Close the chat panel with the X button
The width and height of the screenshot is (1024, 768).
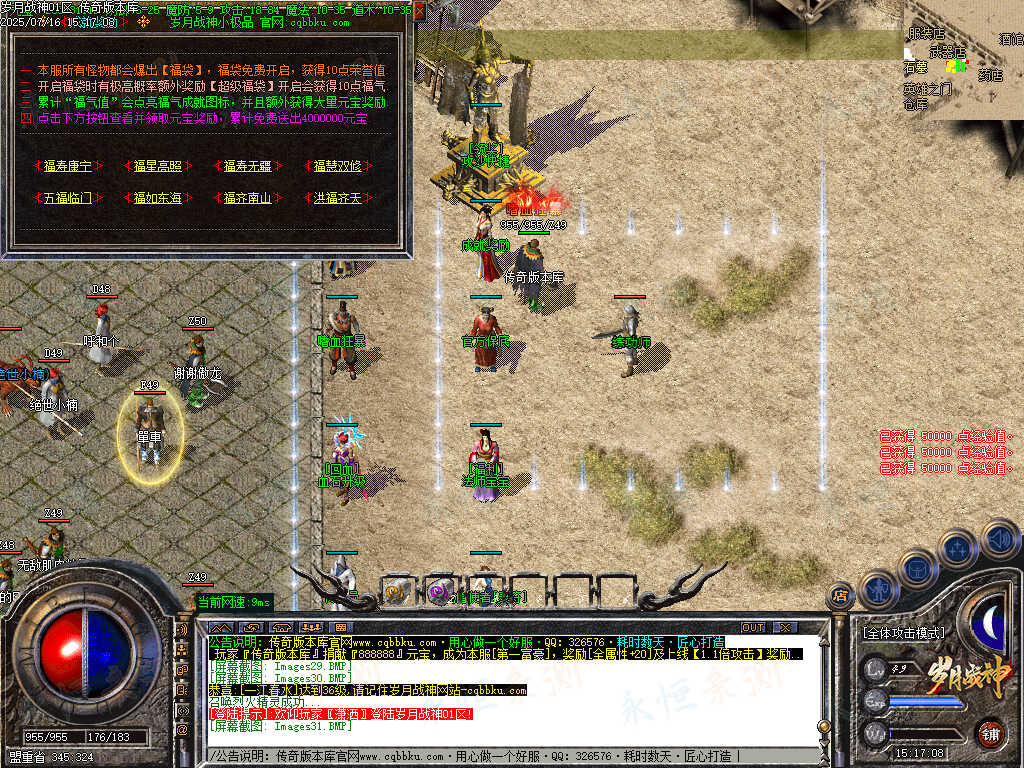[785, 627]
